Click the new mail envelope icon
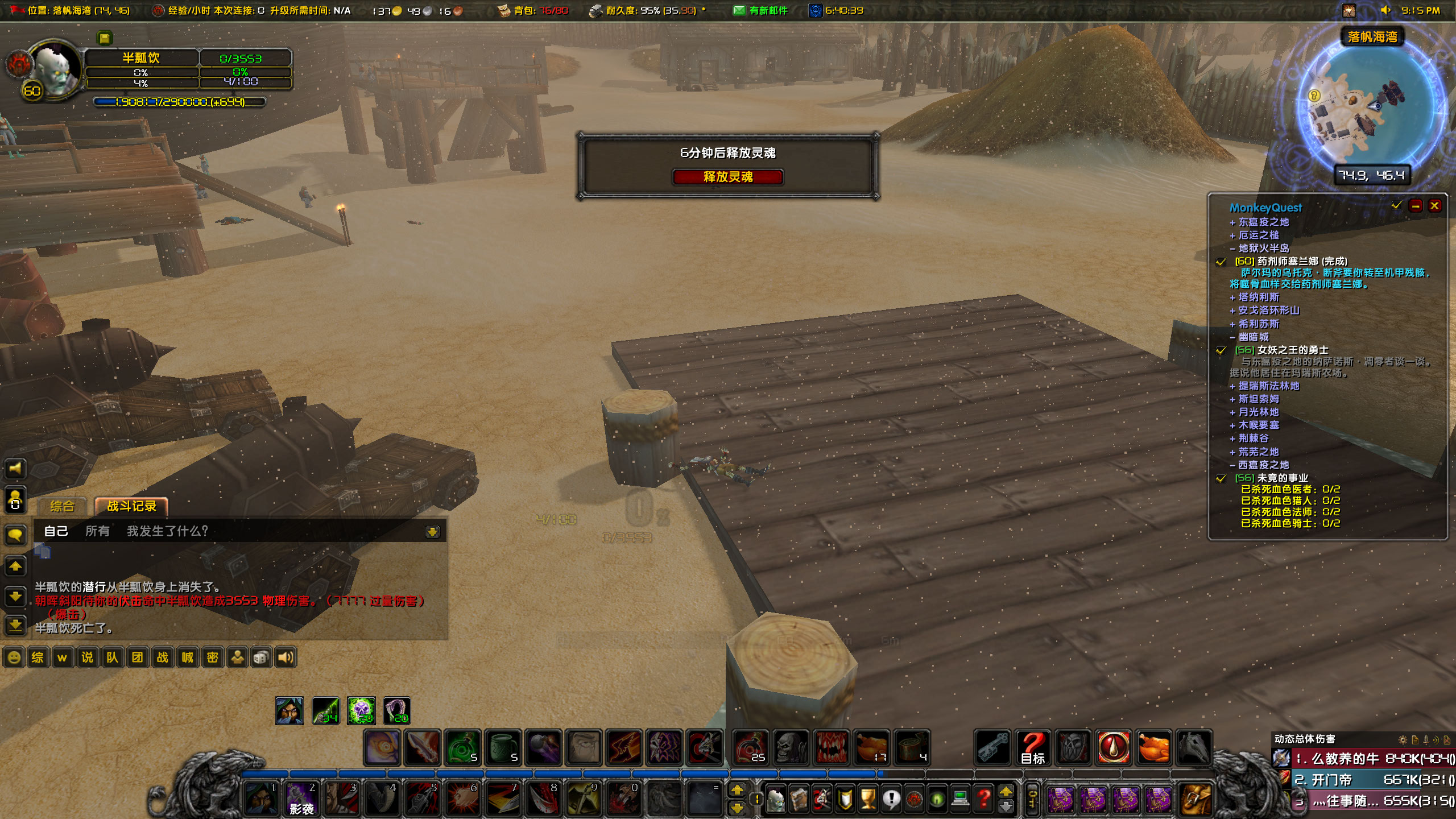Image resolution: width=1456 pixels, height=819 pixels. click(739, 10)
